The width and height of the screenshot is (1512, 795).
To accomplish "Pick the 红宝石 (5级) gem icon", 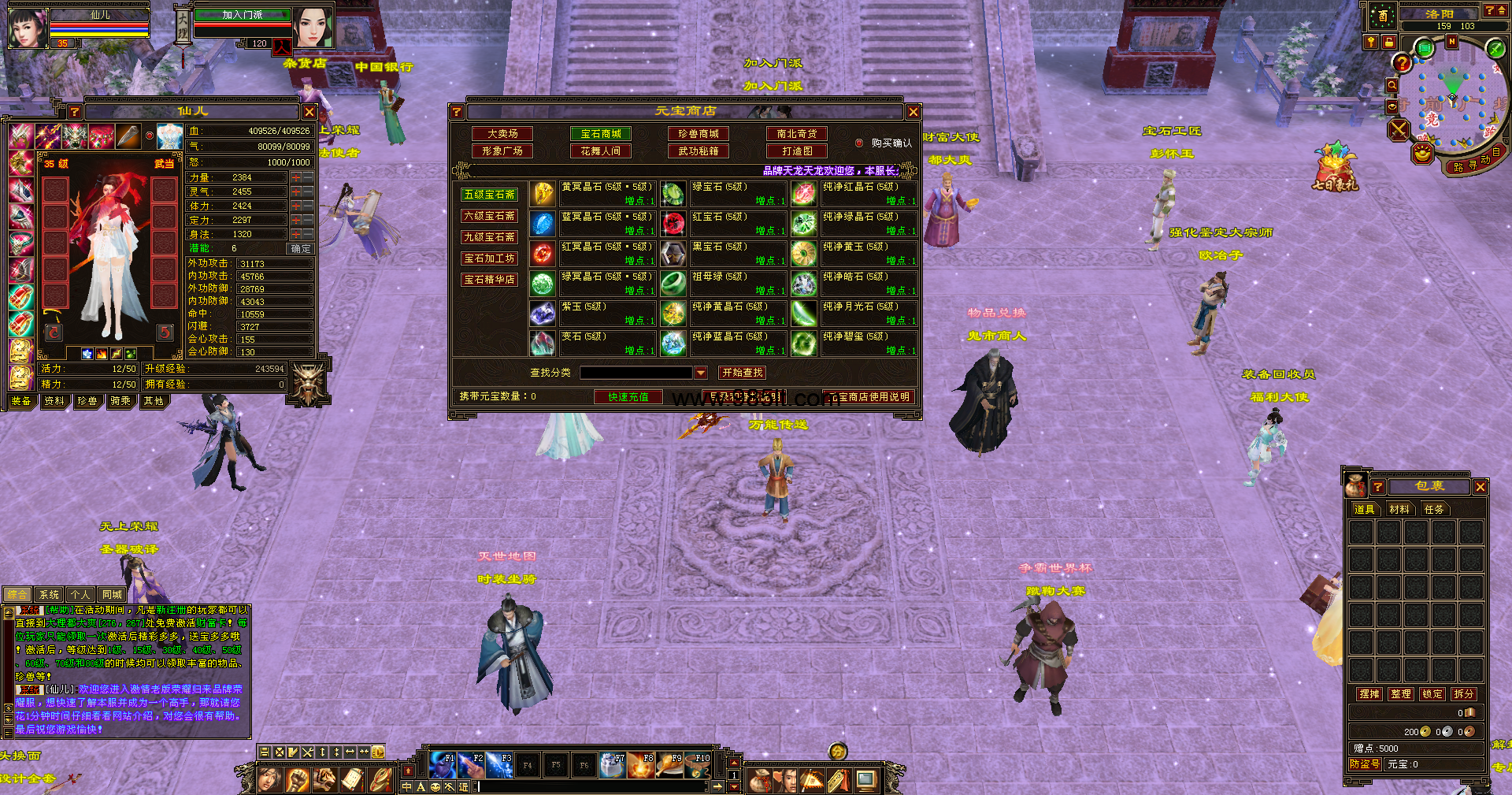I will 673,224.
